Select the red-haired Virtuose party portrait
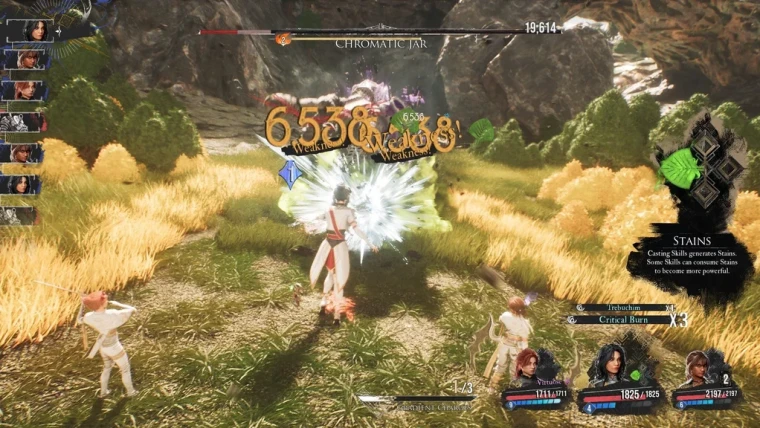The width and height of the screenshot is (760, 428). tap(527, 369)
